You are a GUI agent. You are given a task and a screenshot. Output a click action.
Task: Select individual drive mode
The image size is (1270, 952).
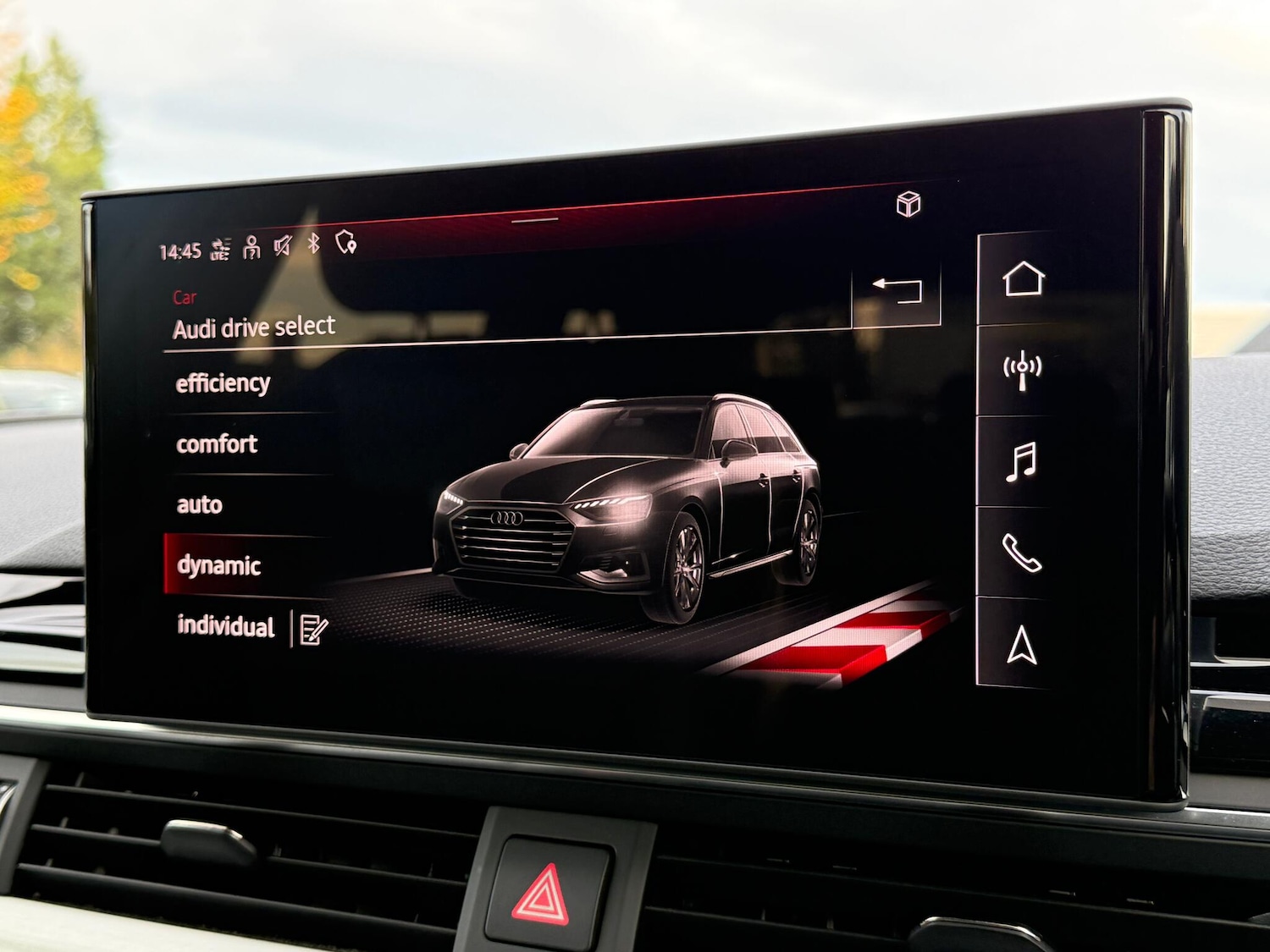point(225,628)
